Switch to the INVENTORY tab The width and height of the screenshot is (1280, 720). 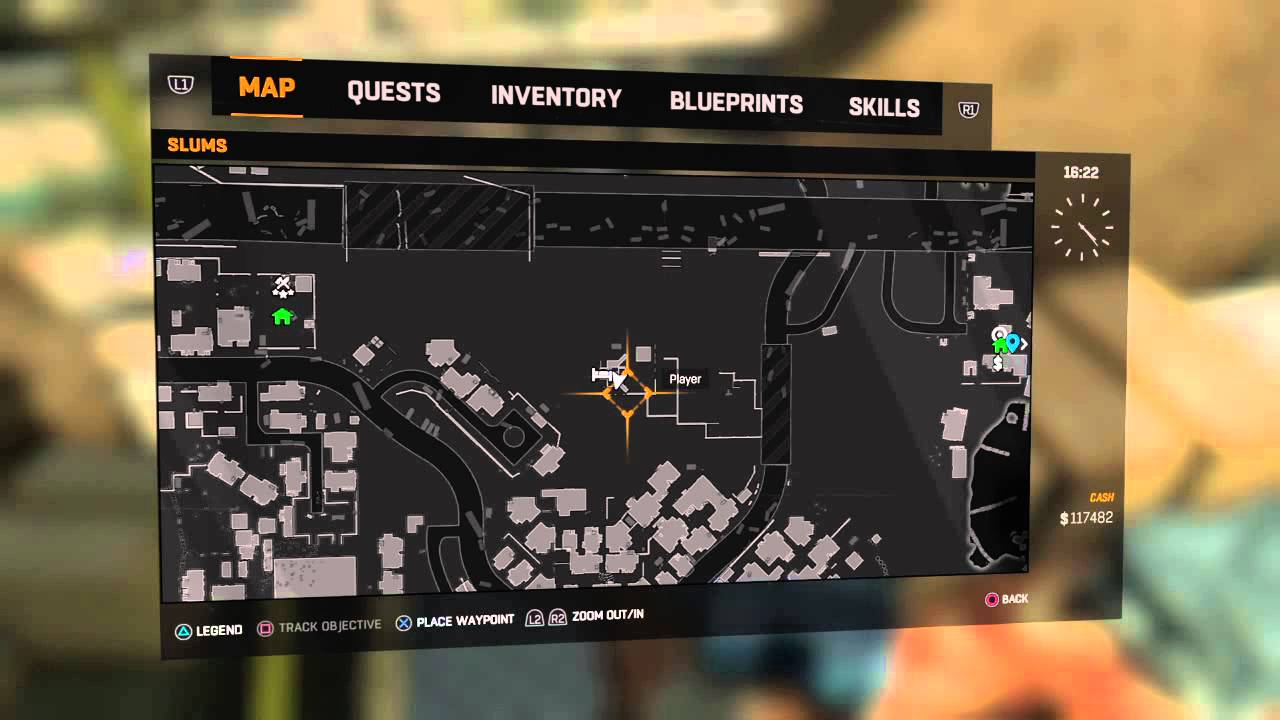[554, 98]
